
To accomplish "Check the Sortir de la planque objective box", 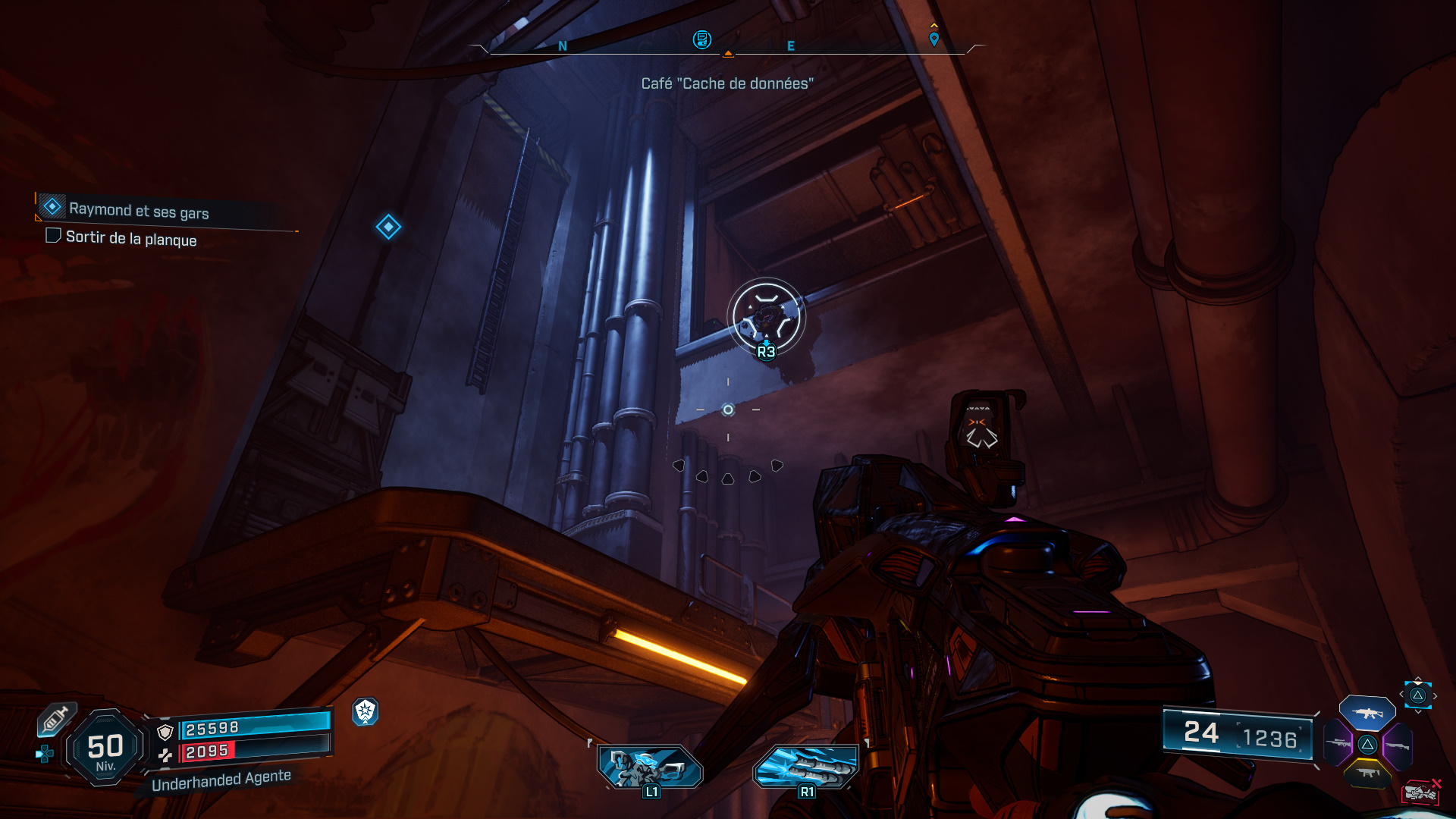I will pos(53,237).
